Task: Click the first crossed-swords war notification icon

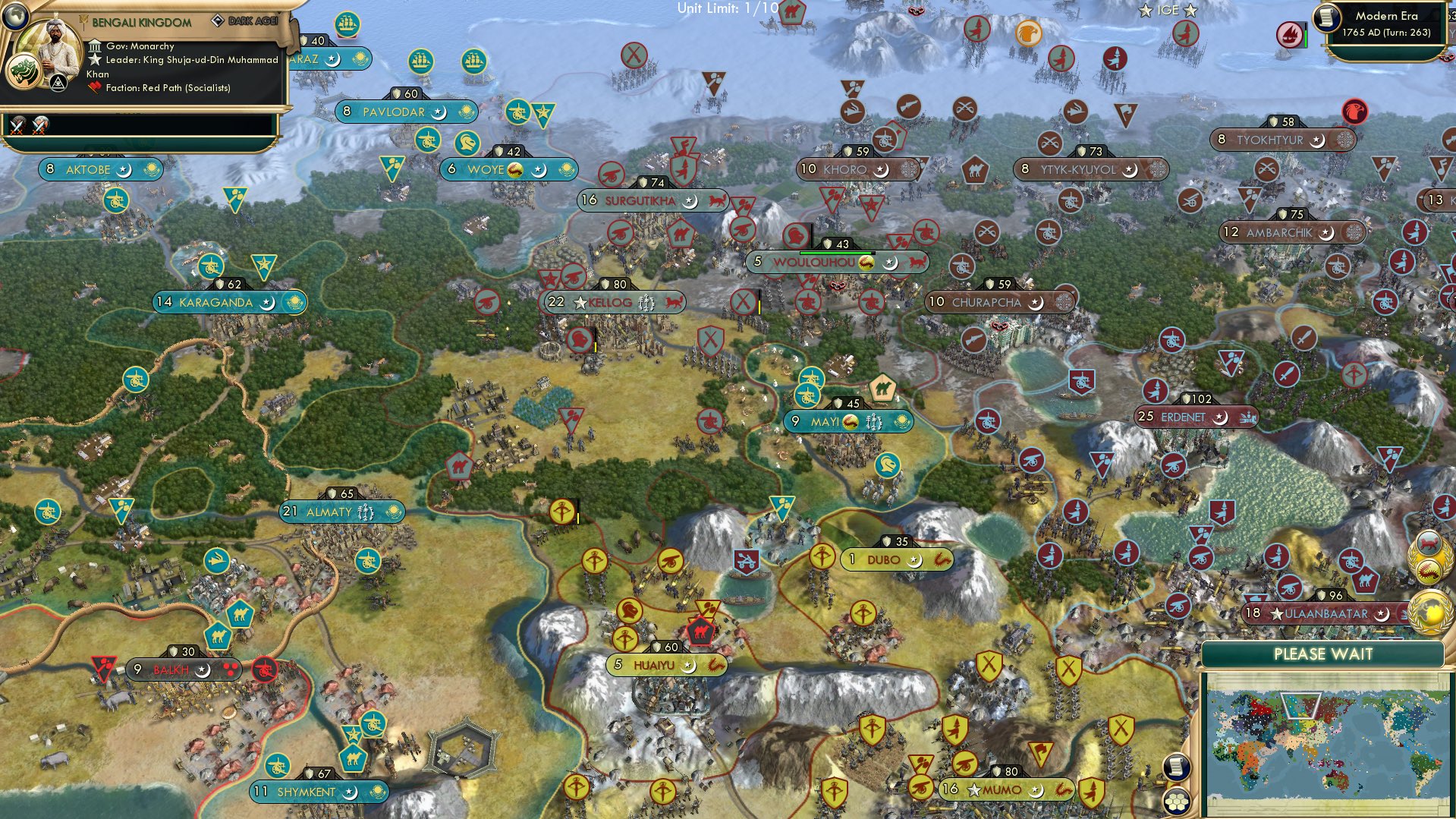Action: pyautogui.click(x=17, y=126)
